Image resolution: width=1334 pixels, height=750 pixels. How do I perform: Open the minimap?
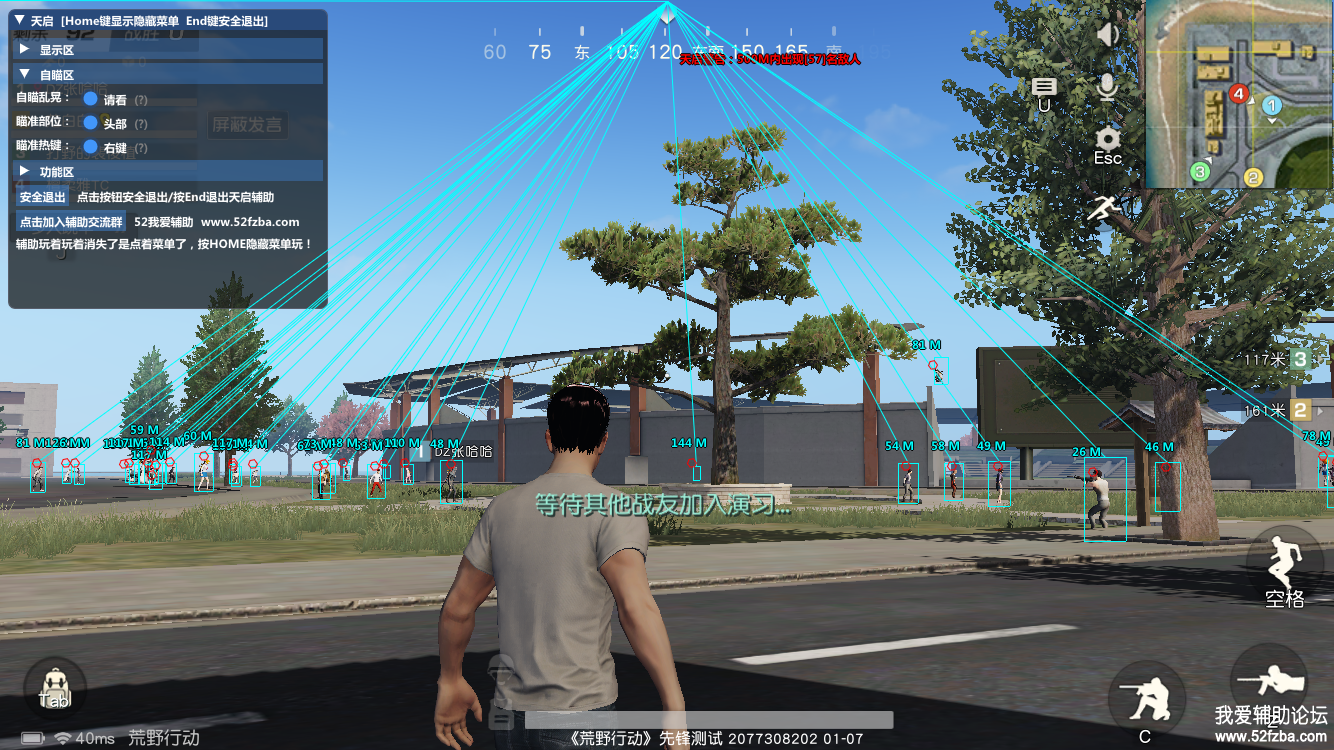pyautogui.click(x=1239, y=94)
